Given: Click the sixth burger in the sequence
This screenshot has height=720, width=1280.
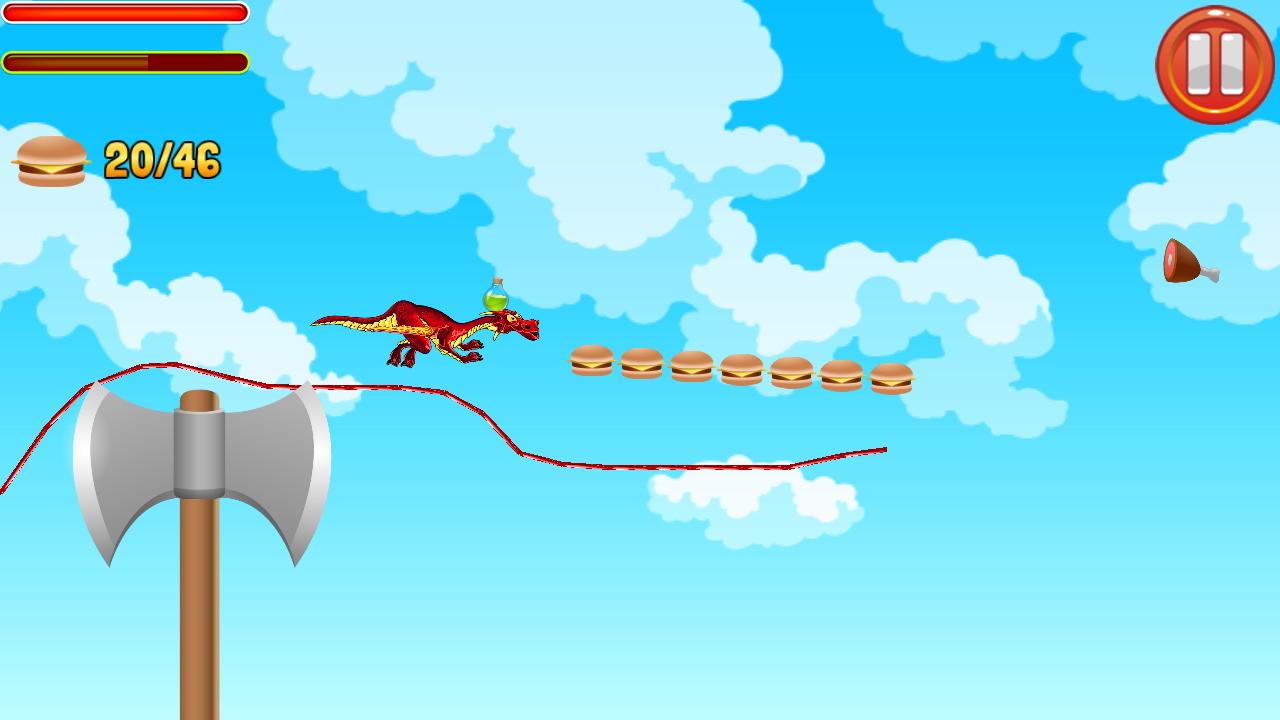Looking at the screenshot, I should (x=840, y=375).
